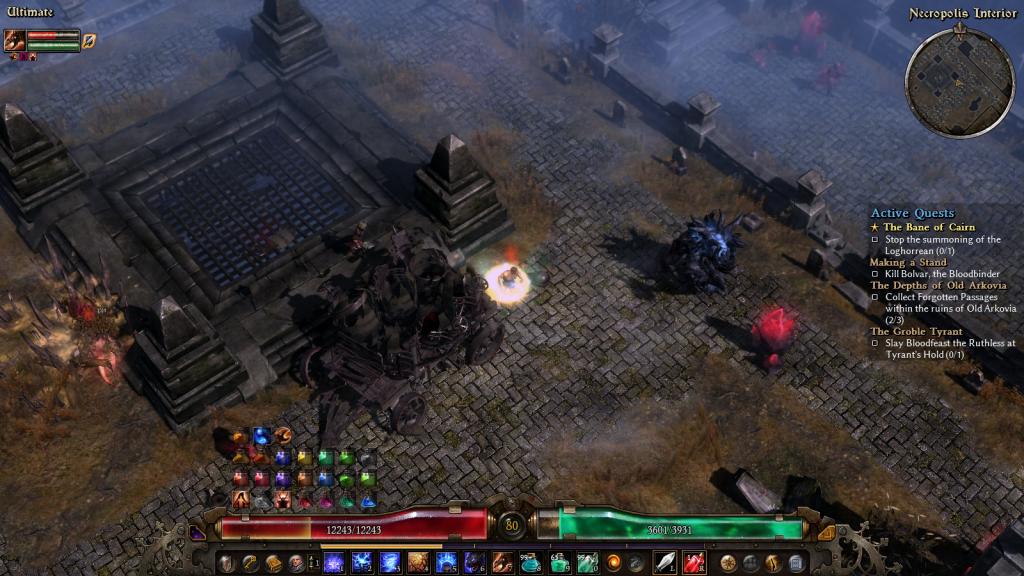Activate the lightning skill in hotbar slot 2

coord(362,562)
